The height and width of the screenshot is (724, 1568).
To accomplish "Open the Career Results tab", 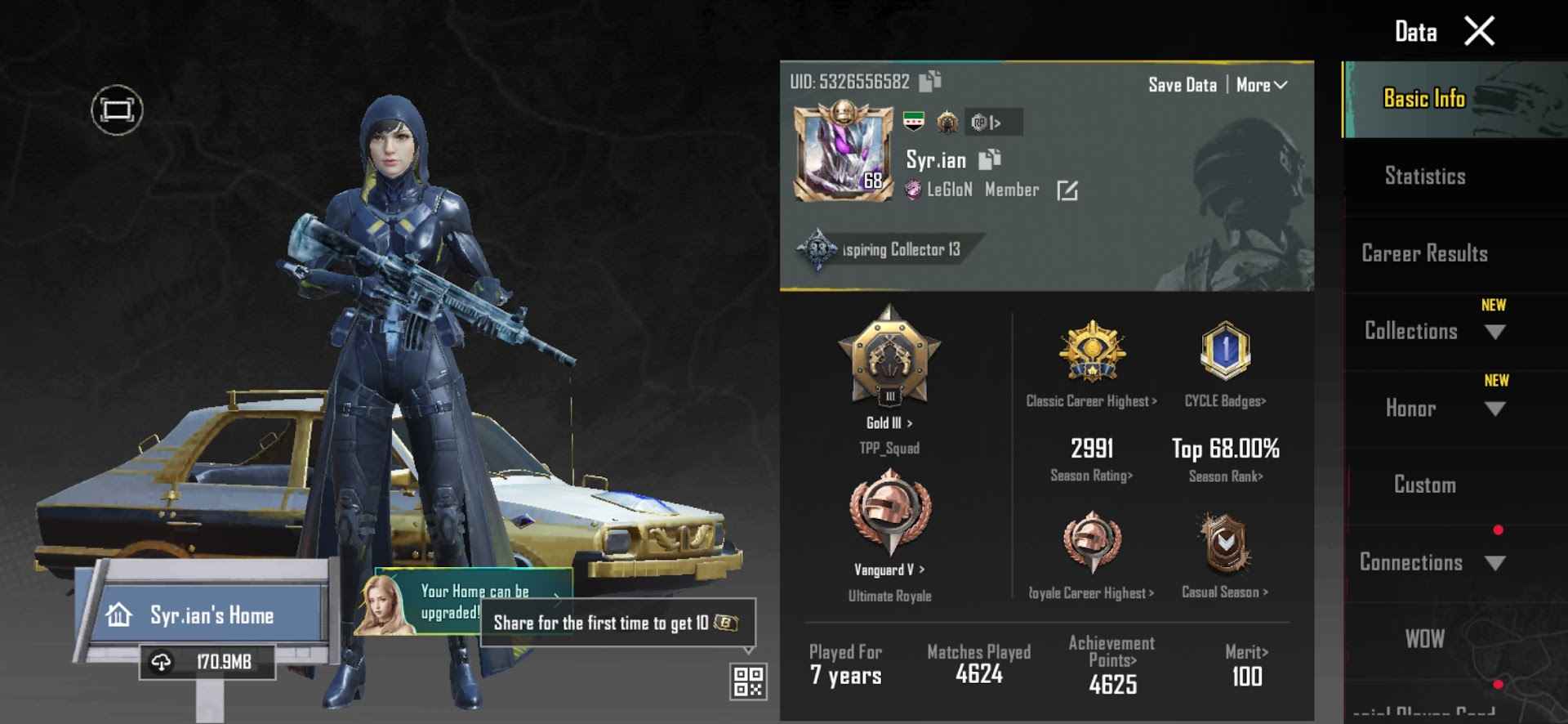I will 1423,254.
